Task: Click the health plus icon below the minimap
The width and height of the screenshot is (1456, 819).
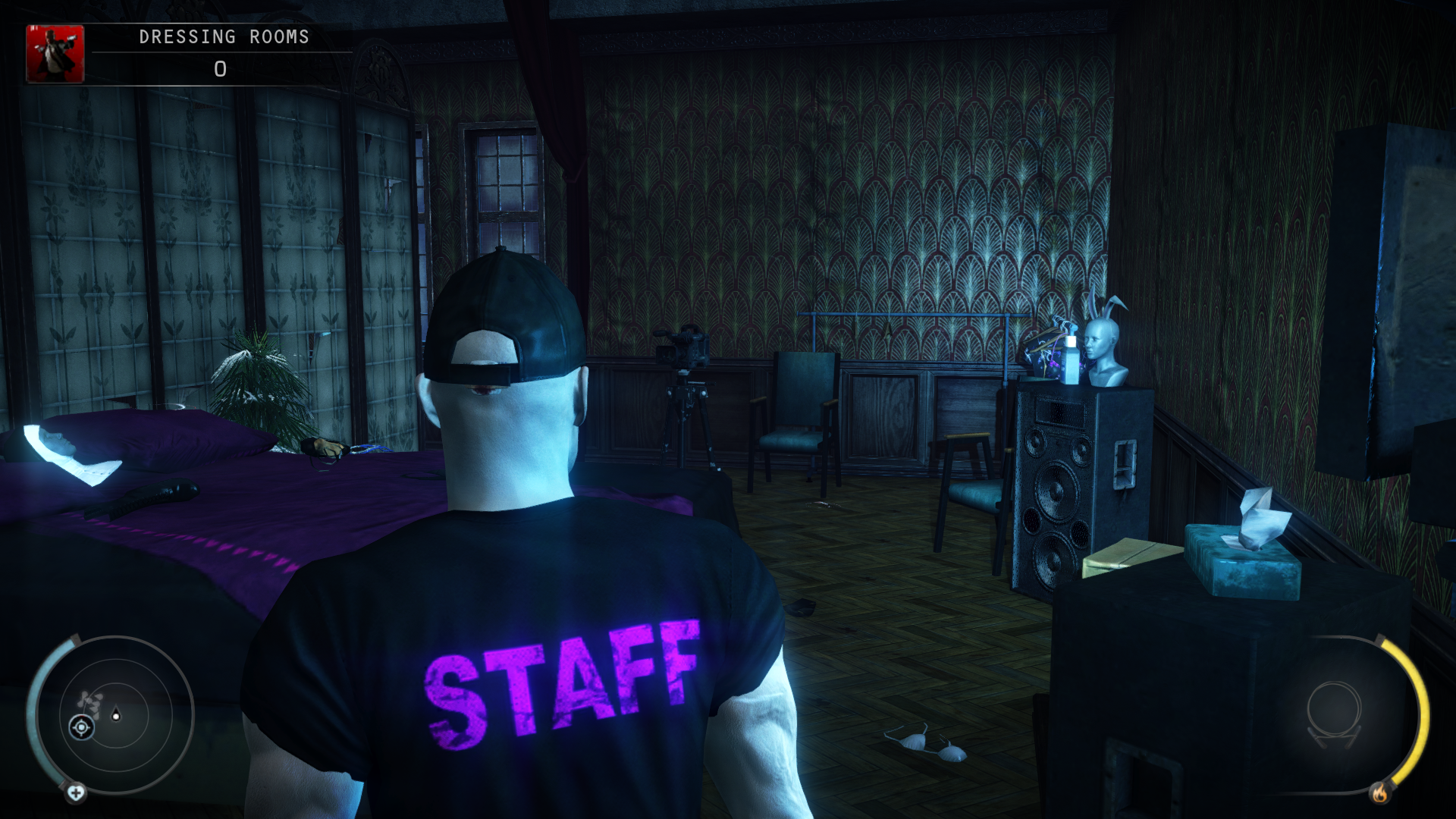Action: point(76,793)
